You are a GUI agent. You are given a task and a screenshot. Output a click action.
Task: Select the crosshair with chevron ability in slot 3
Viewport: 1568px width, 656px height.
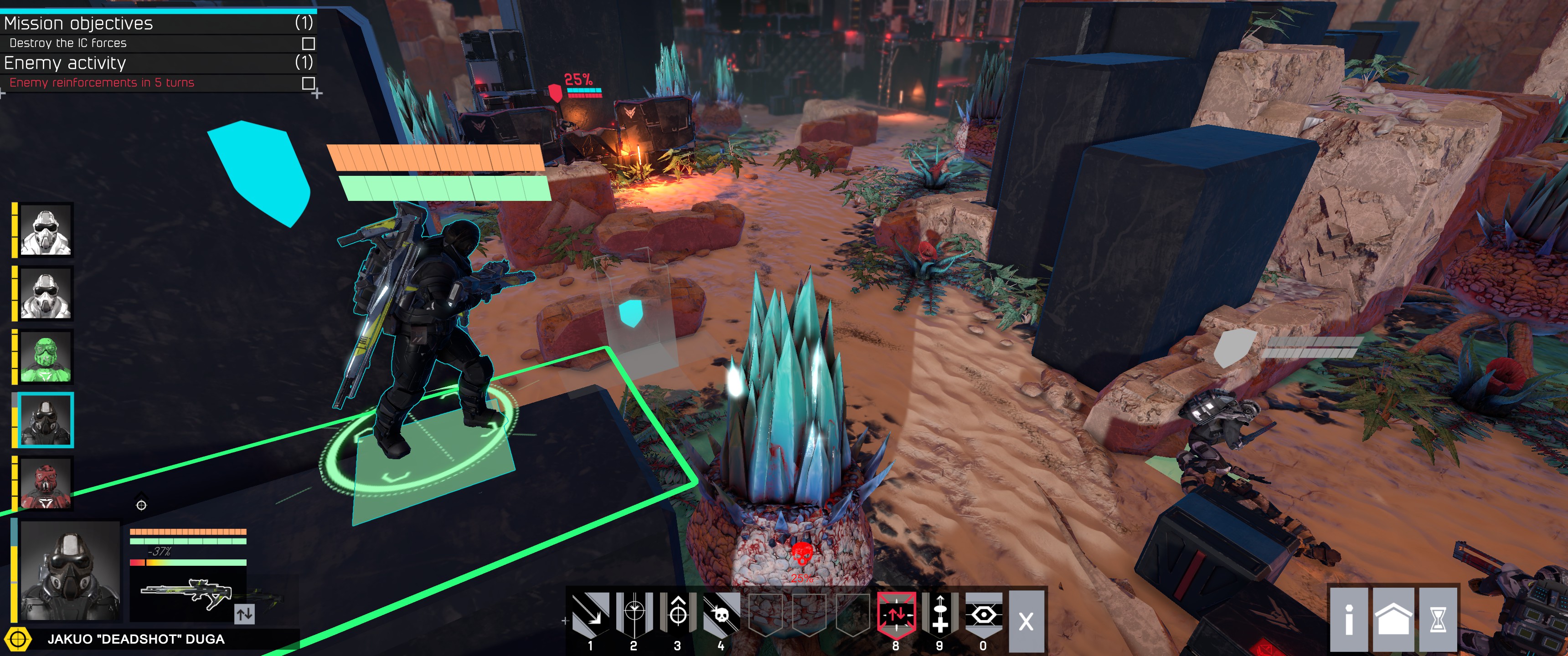click(x=677, y=615)
